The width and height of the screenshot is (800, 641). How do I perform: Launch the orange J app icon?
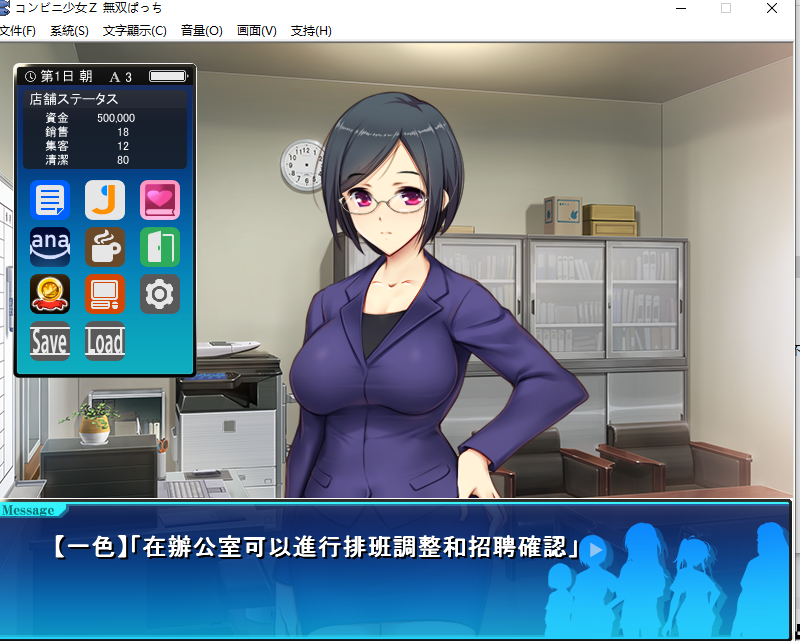point(105,200)
